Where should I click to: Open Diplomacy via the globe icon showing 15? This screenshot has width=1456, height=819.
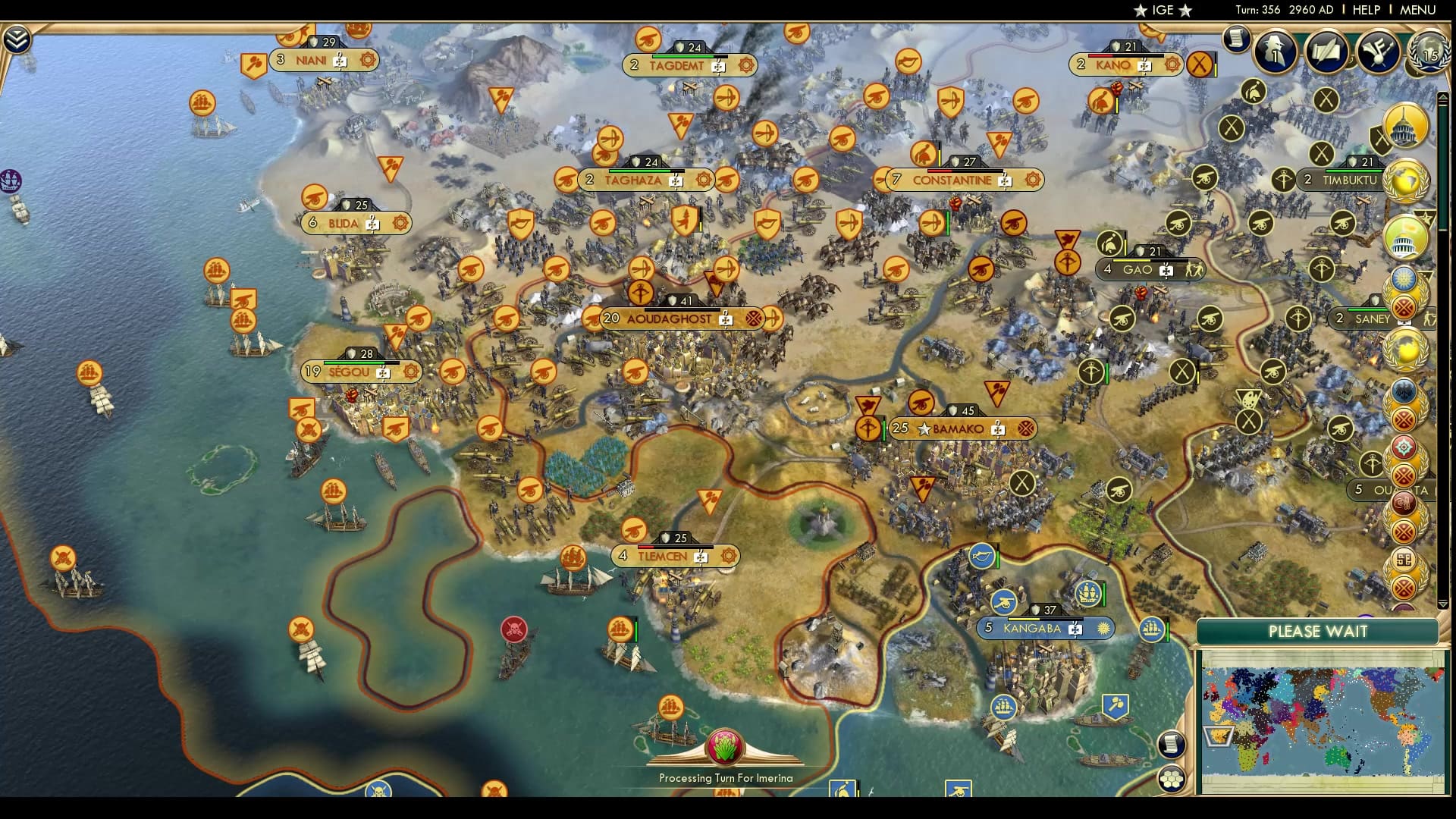[1429, 53]
